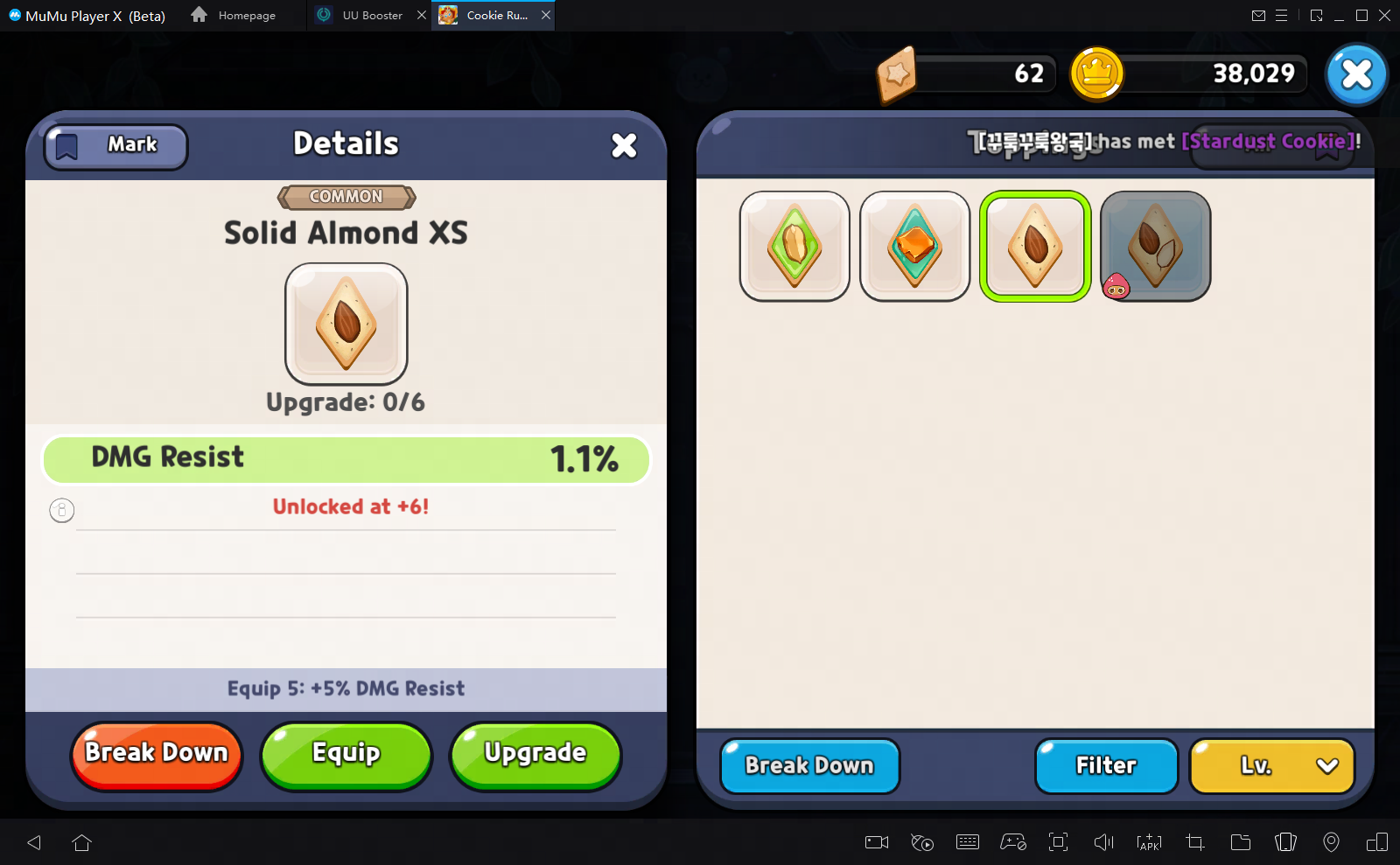The image size is (1400, 865).
Task: Open the Filter options
Action: click(x=1105, y=765)
